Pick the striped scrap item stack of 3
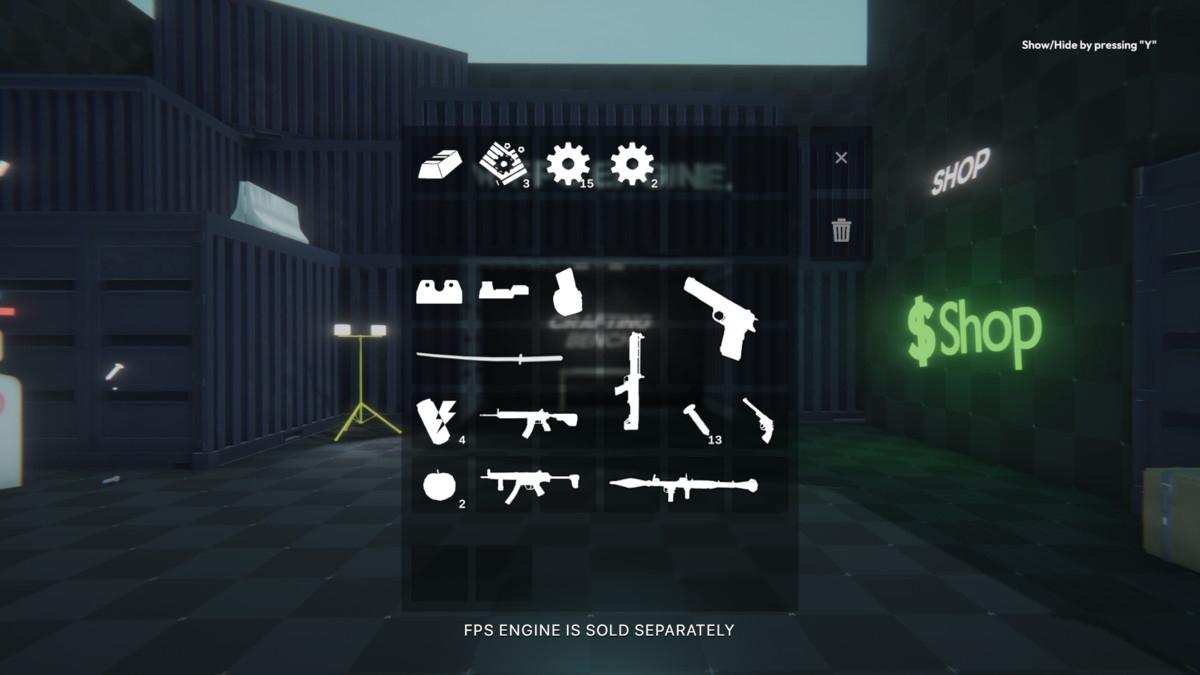The image size is (1200, 675). click(x=502, y=163)
